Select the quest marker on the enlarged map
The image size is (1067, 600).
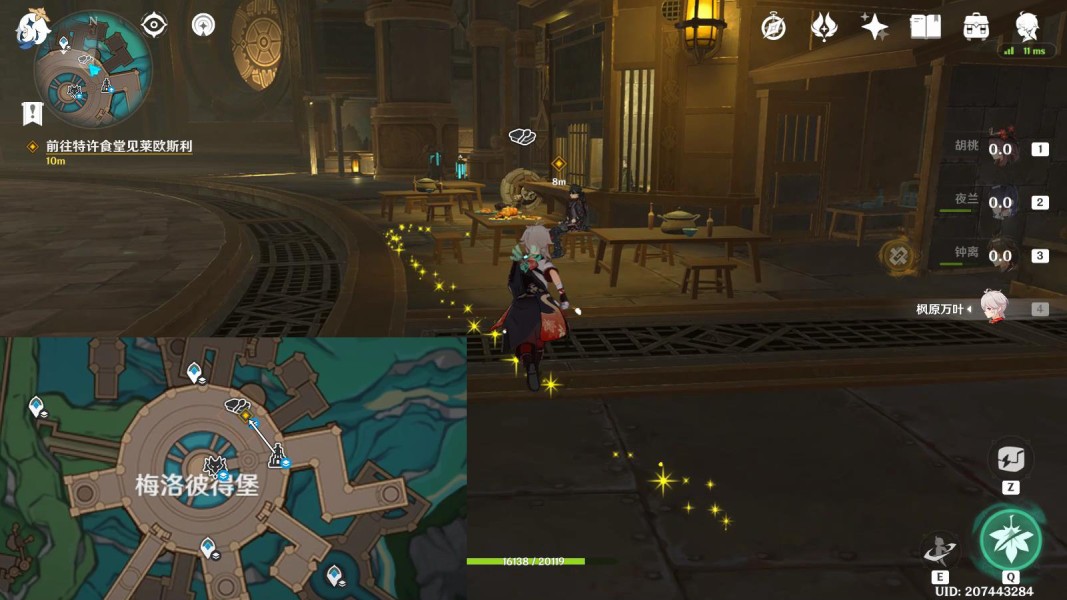244,414
